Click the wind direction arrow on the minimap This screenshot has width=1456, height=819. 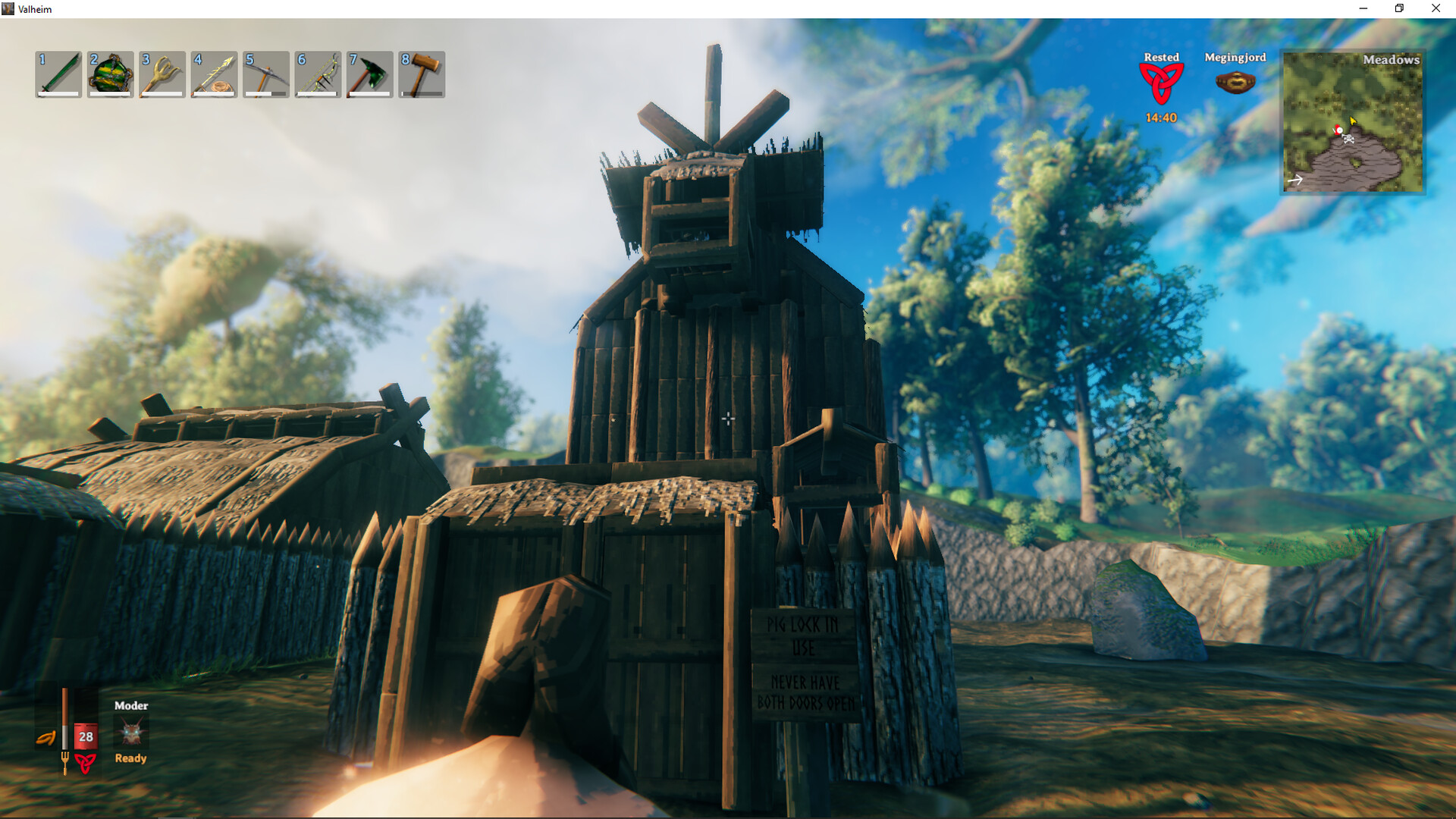(x=1296, y=180)
